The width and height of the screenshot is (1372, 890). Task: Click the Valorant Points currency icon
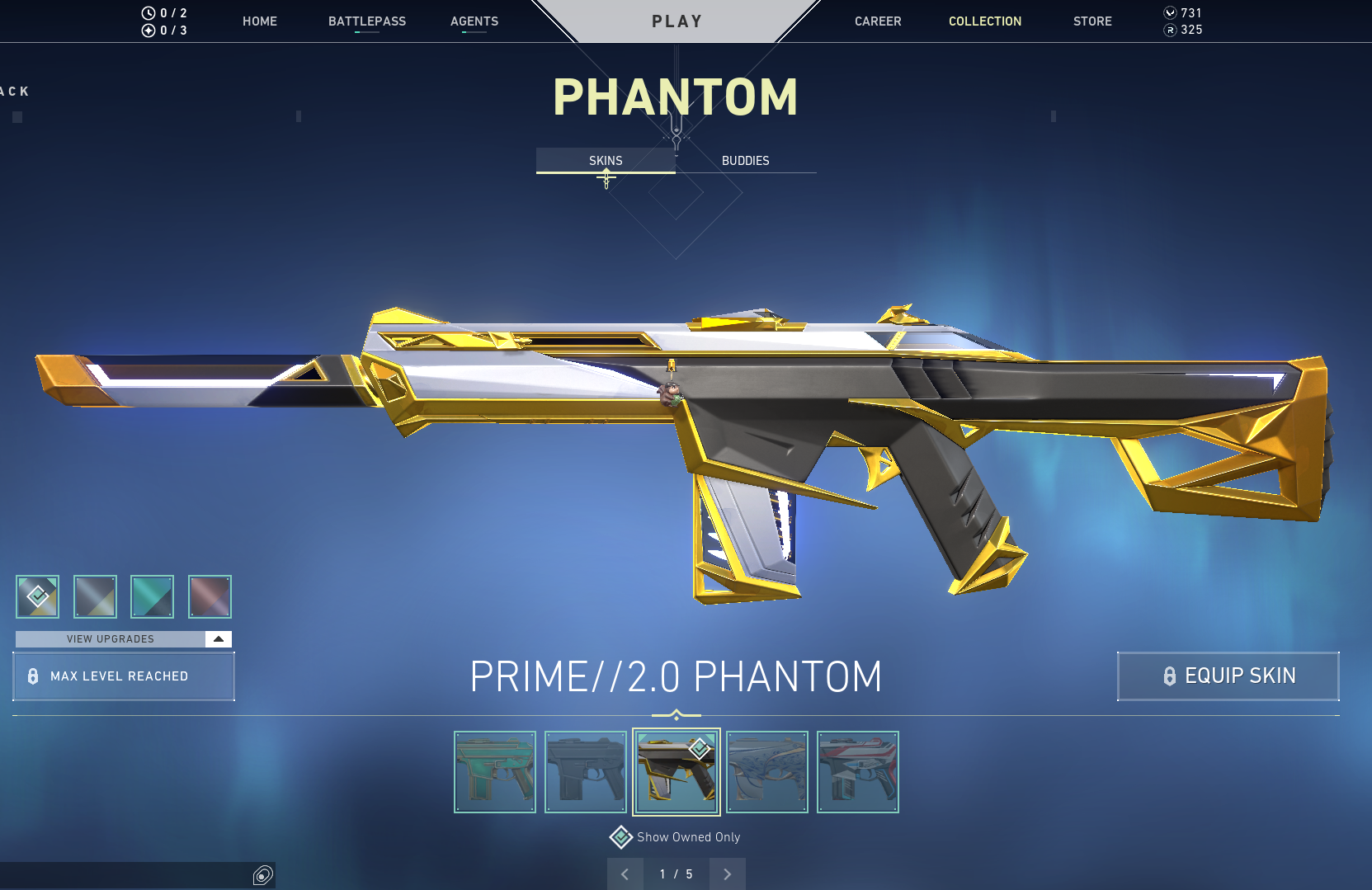tap(1170, 12)
